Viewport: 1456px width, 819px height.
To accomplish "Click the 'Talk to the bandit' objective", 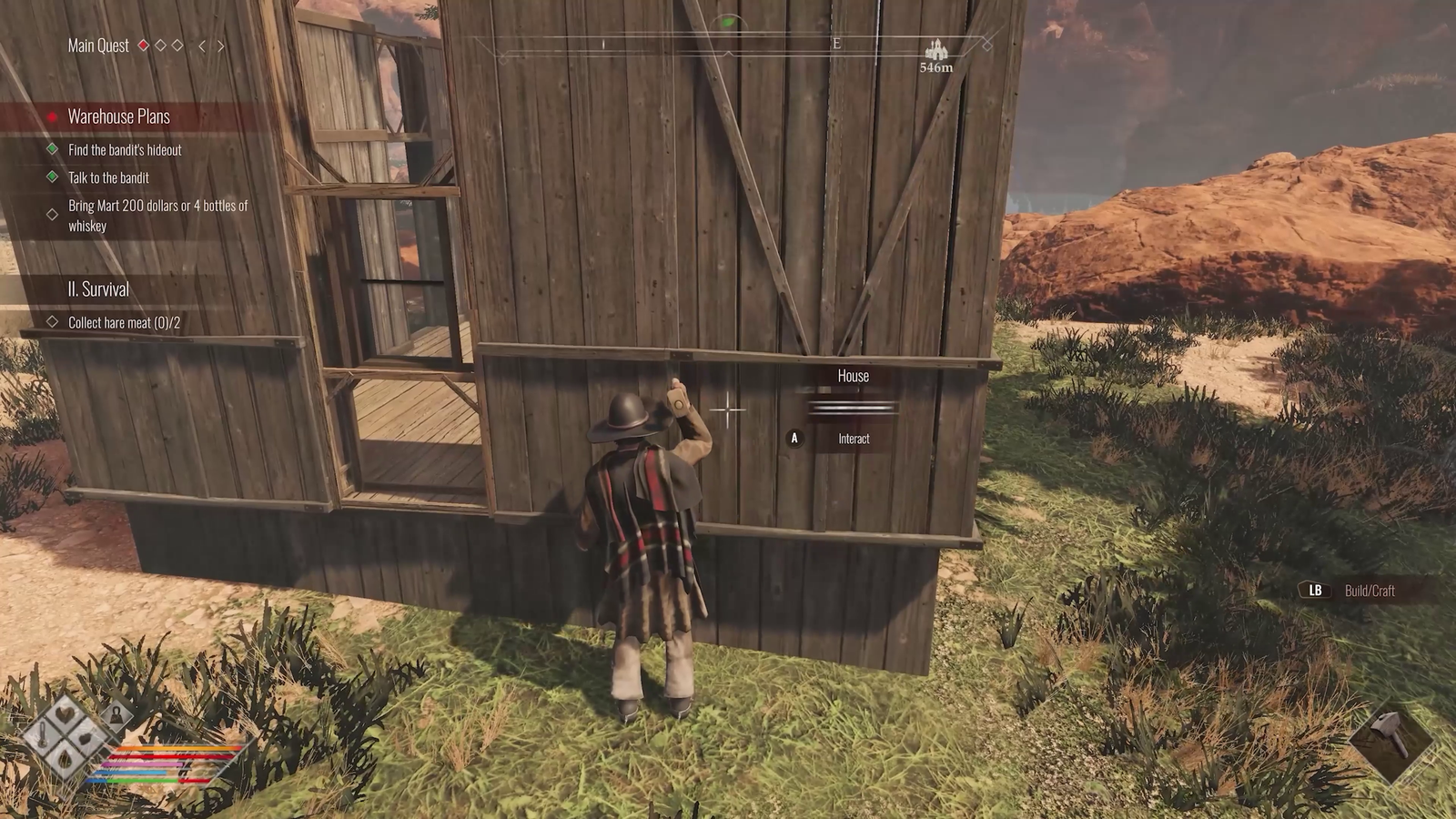I will coord(108,178).
